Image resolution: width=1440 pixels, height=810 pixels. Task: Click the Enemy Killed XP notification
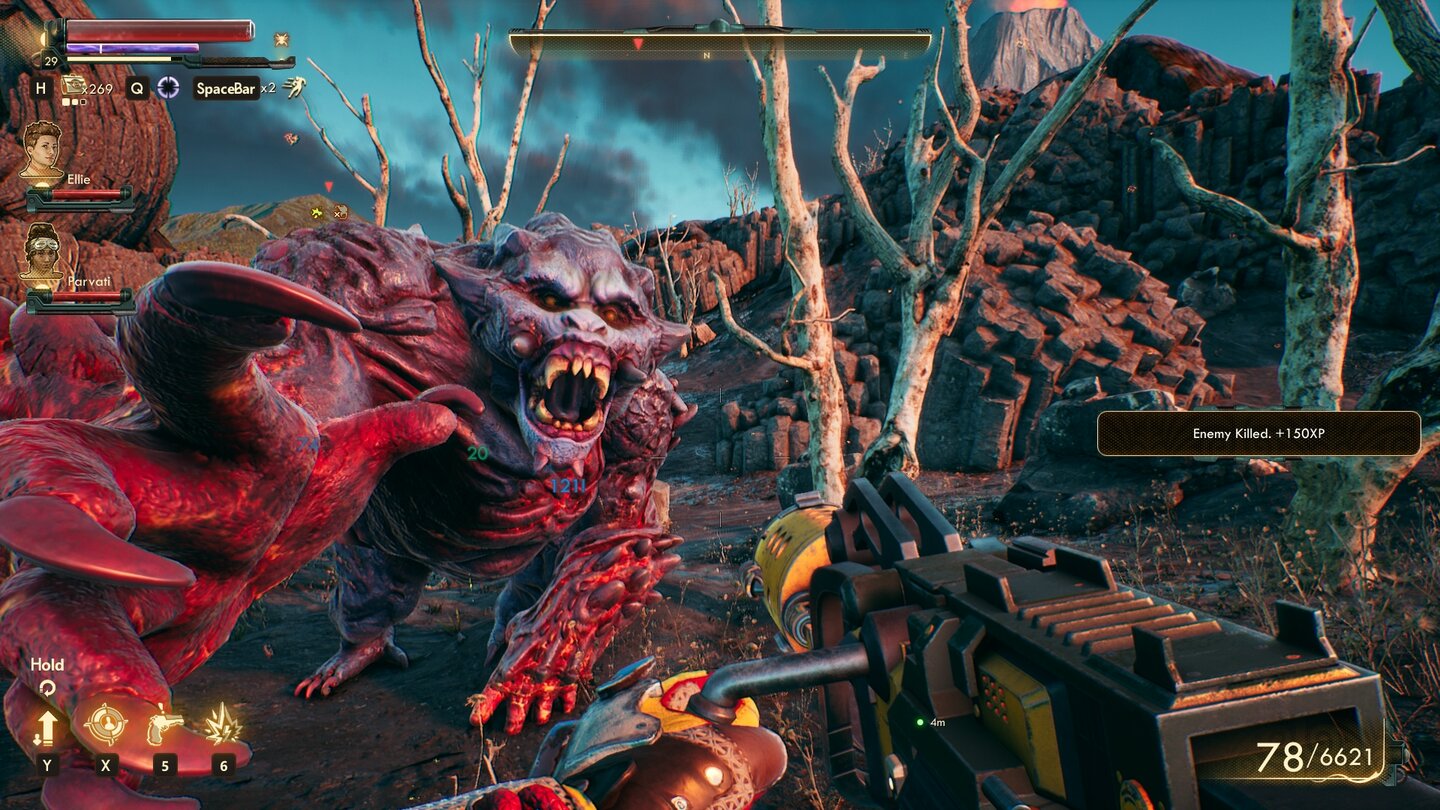[1258, 434]
